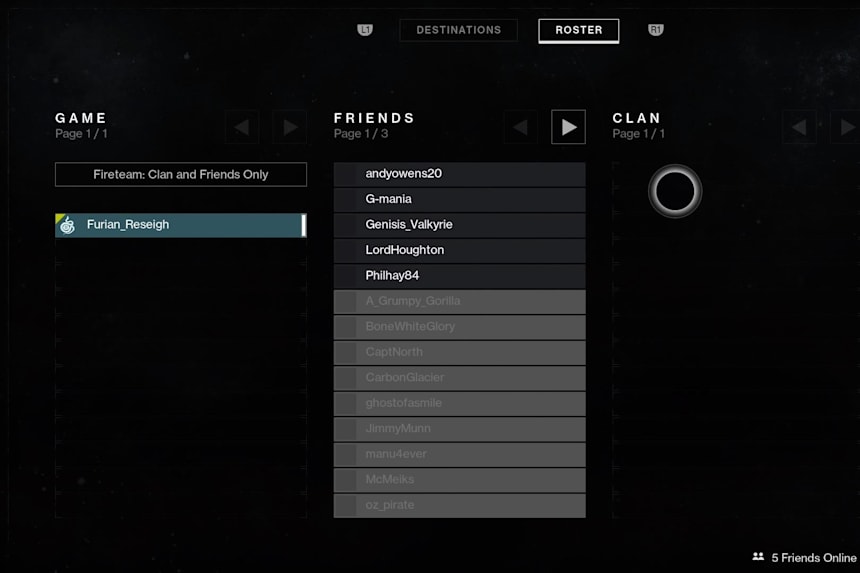860x573 pixels.
Task: Select manu4ever in Friends
Action: pos(459,454)
